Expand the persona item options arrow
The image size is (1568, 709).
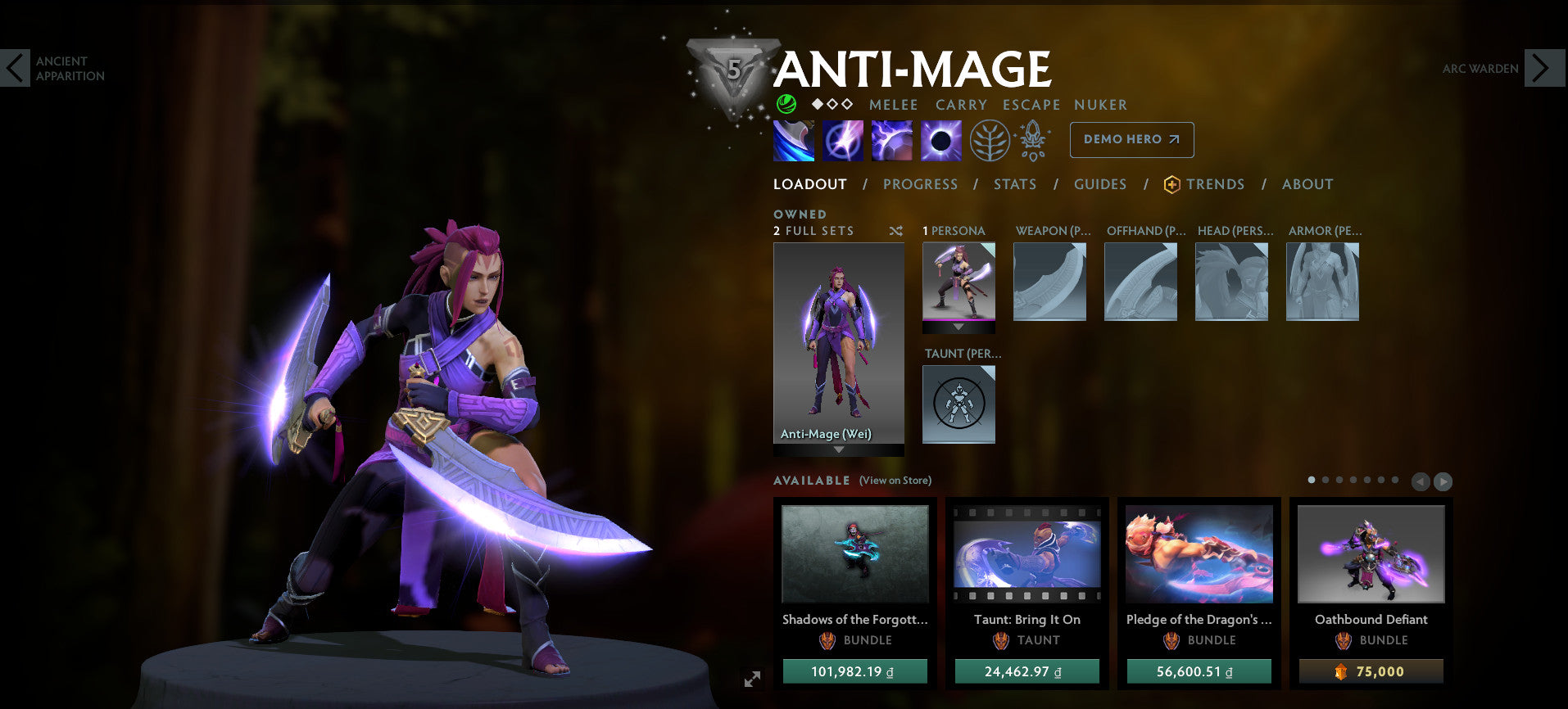[x=958, y=326]
